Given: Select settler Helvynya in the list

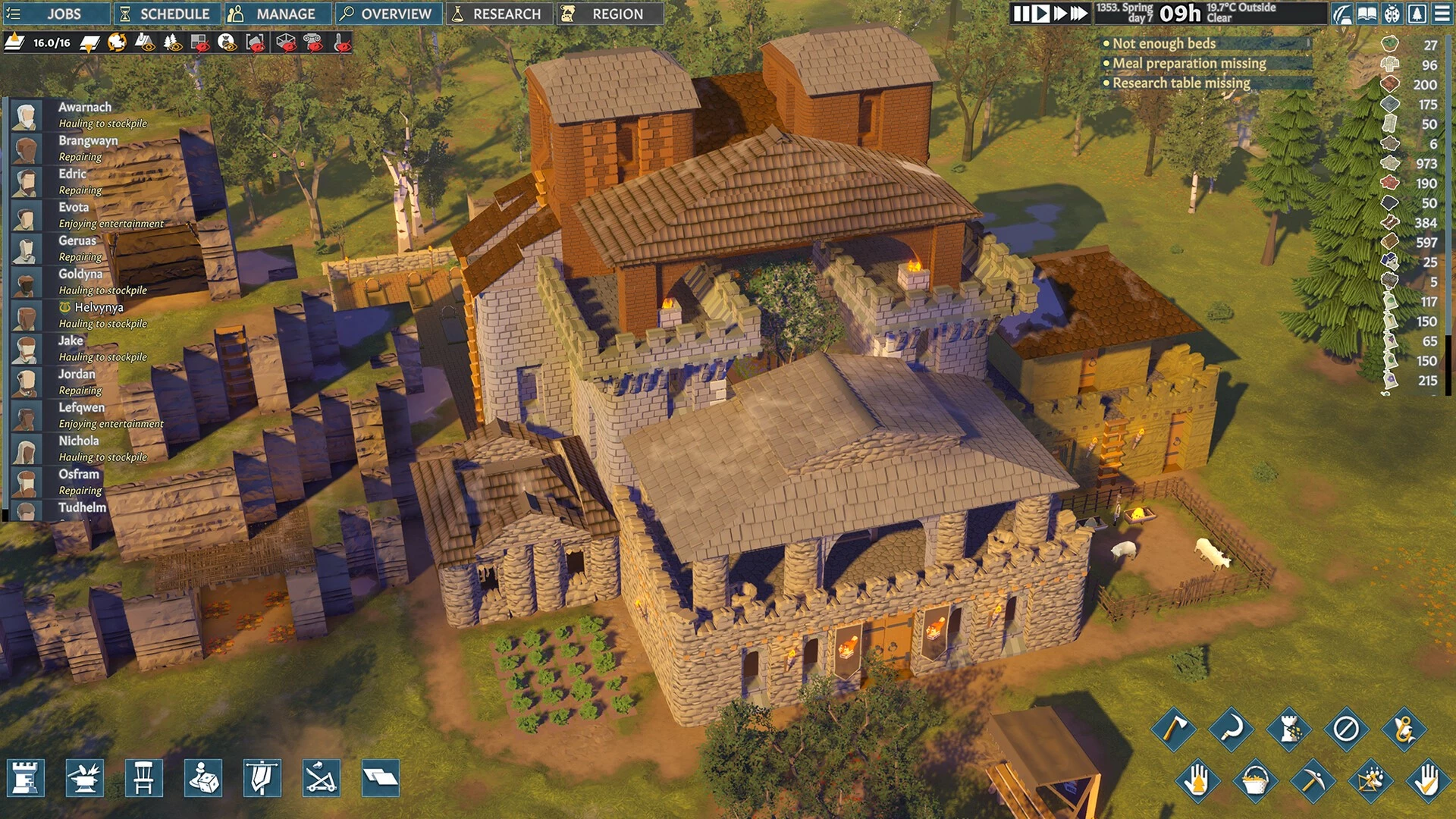Looking at the screenshot, I should (x=99, y=308).
